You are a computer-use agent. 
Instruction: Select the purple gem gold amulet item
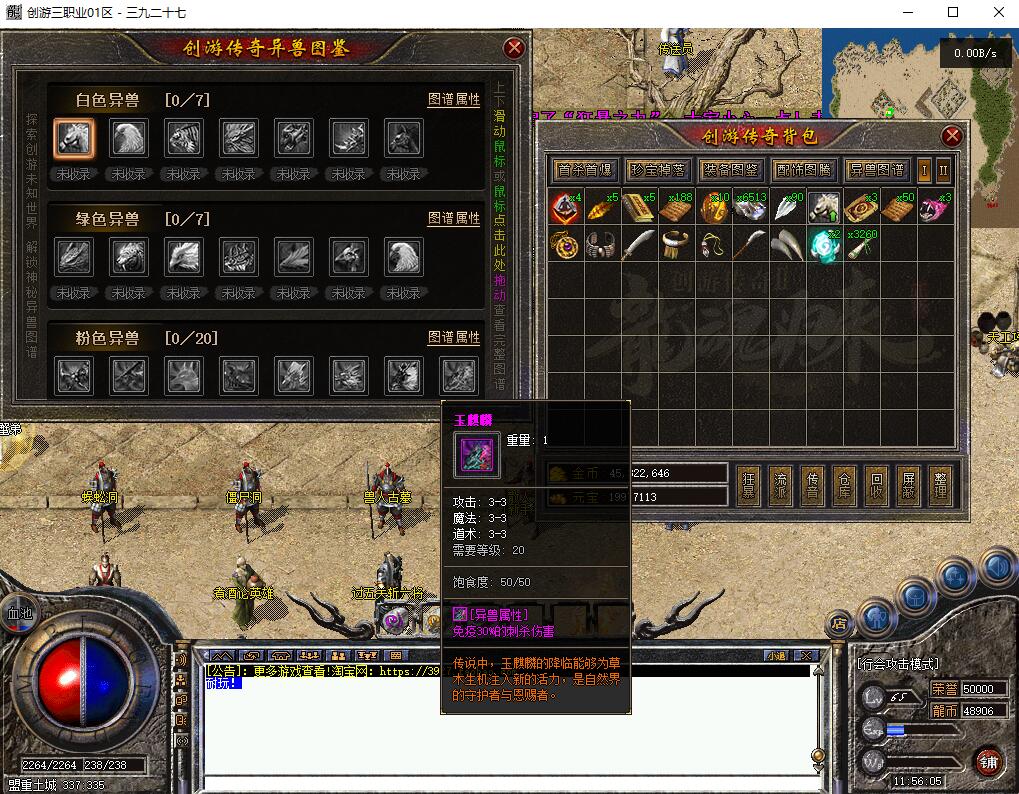[x=564, y=245]
